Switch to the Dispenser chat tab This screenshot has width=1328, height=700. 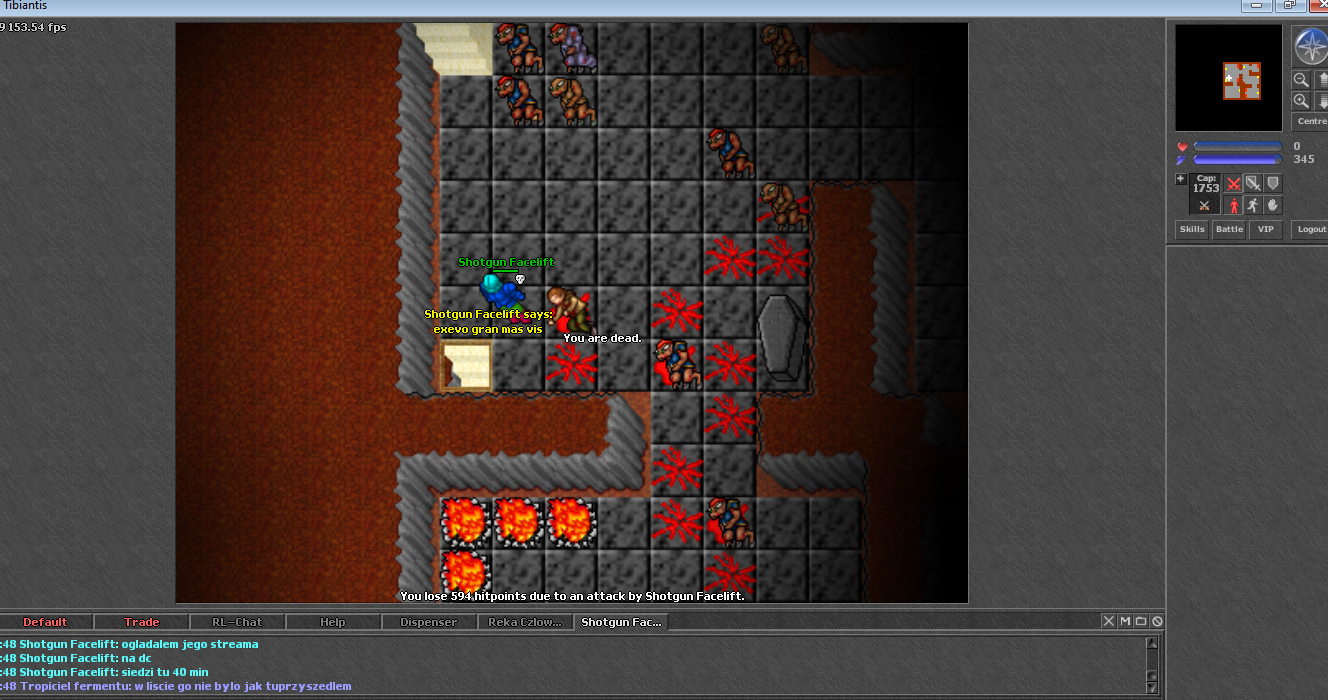[429, 622]
